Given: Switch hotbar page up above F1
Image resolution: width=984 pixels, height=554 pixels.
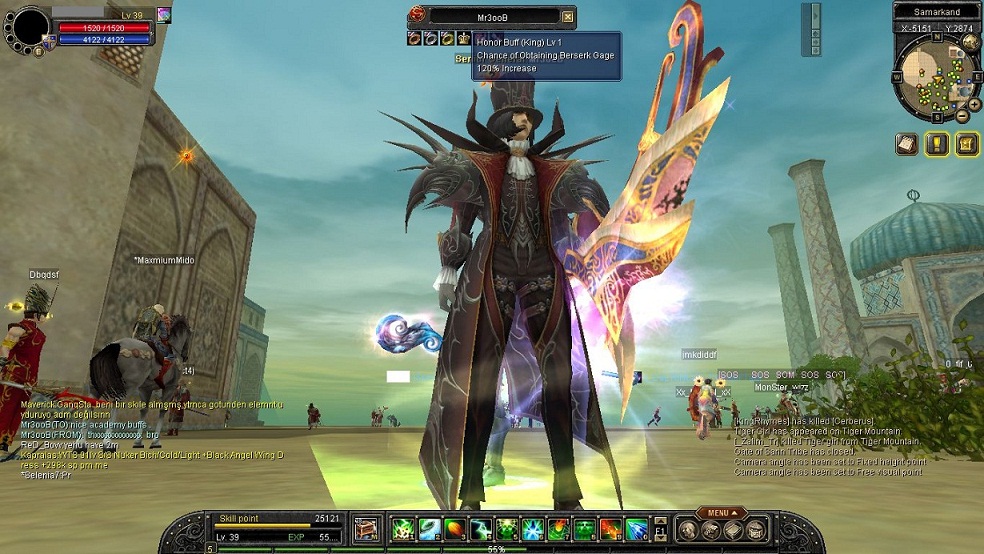Looking at the screenshot, I should click(660, 520).
